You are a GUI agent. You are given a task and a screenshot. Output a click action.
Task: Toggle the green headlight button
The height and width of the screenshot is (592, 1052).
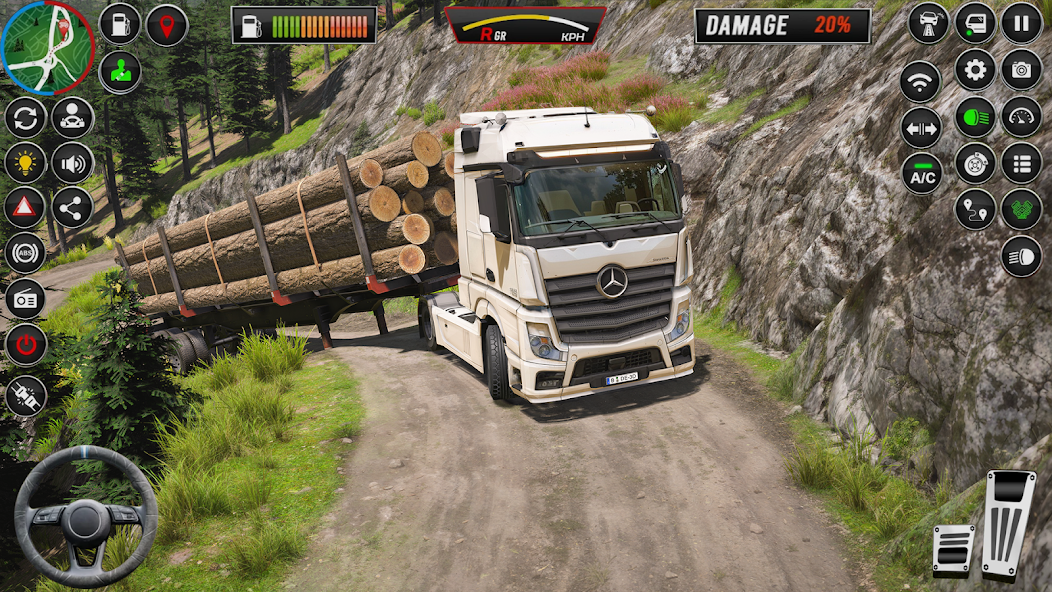[975, 117]
